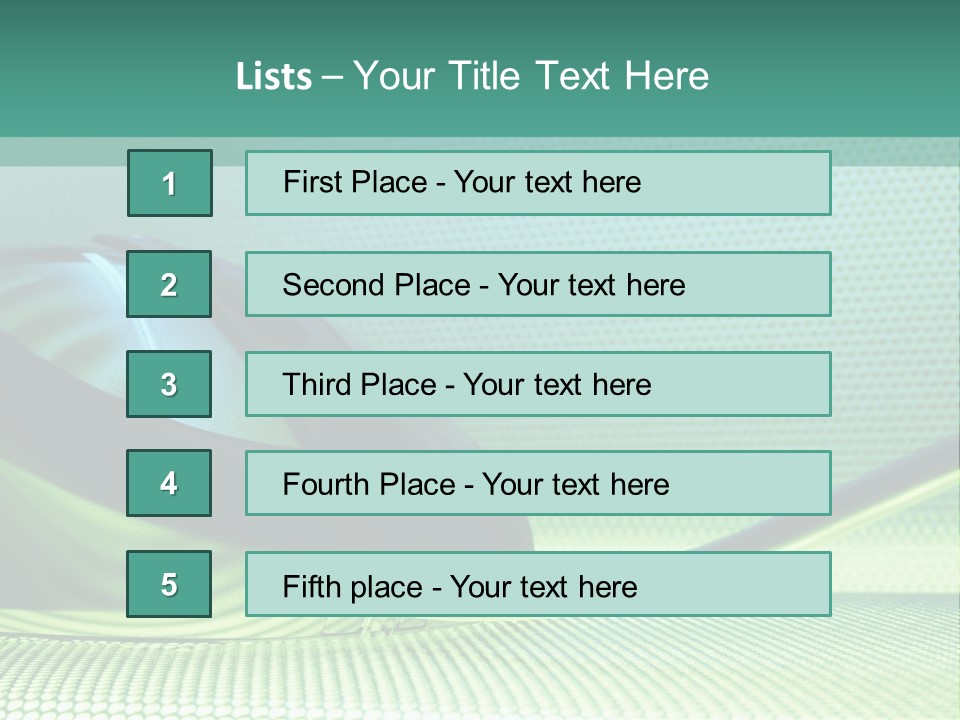Choose the Fourth Place text row
Image resolution: width=960 pixels, height=720 pixels.
538,483
